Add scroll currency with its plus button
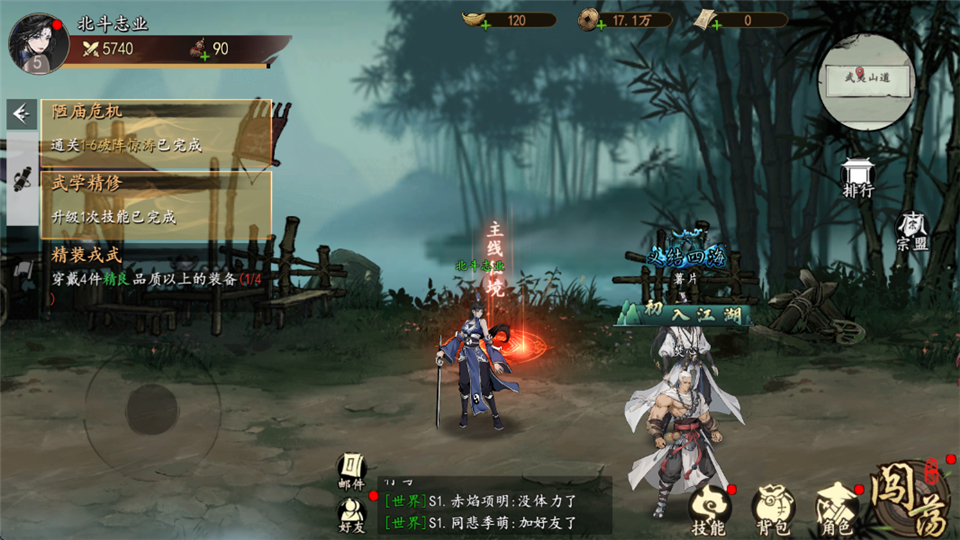This screenshot has width=960, height=540. (x=716, y=26)
